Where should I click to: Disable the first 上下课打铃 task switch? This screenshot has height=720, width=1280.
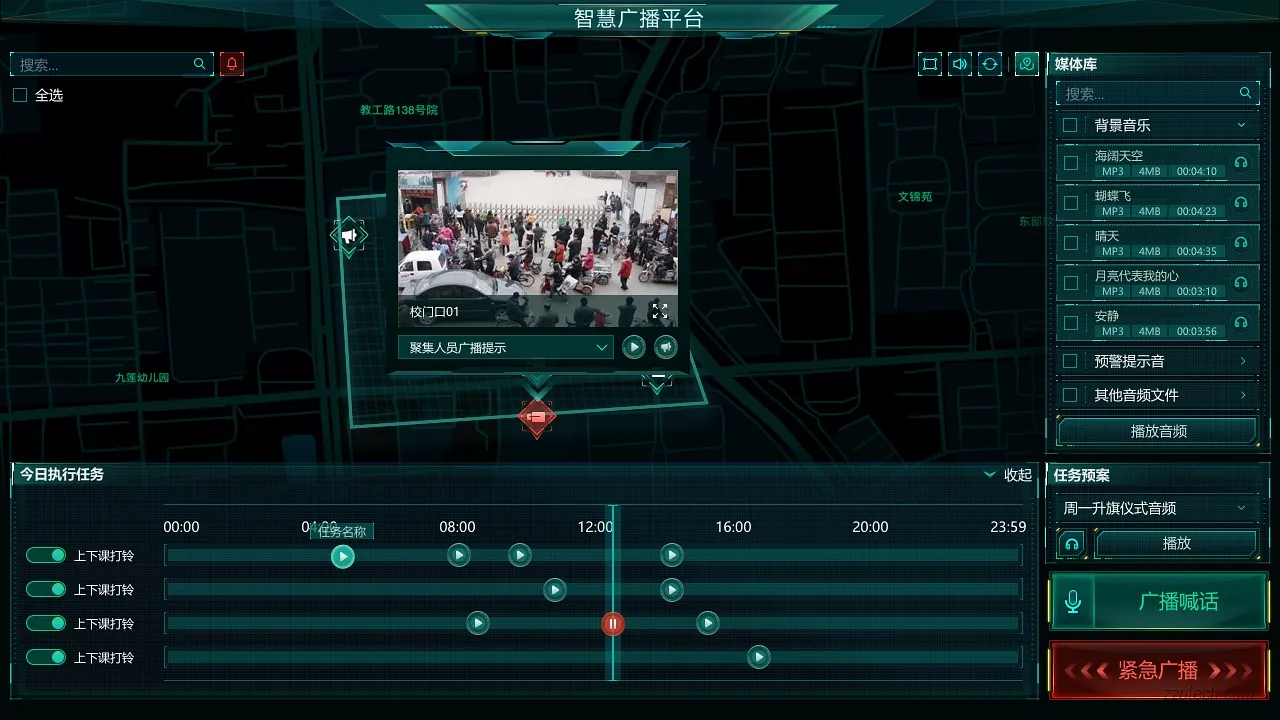click(x=45, y=555)
